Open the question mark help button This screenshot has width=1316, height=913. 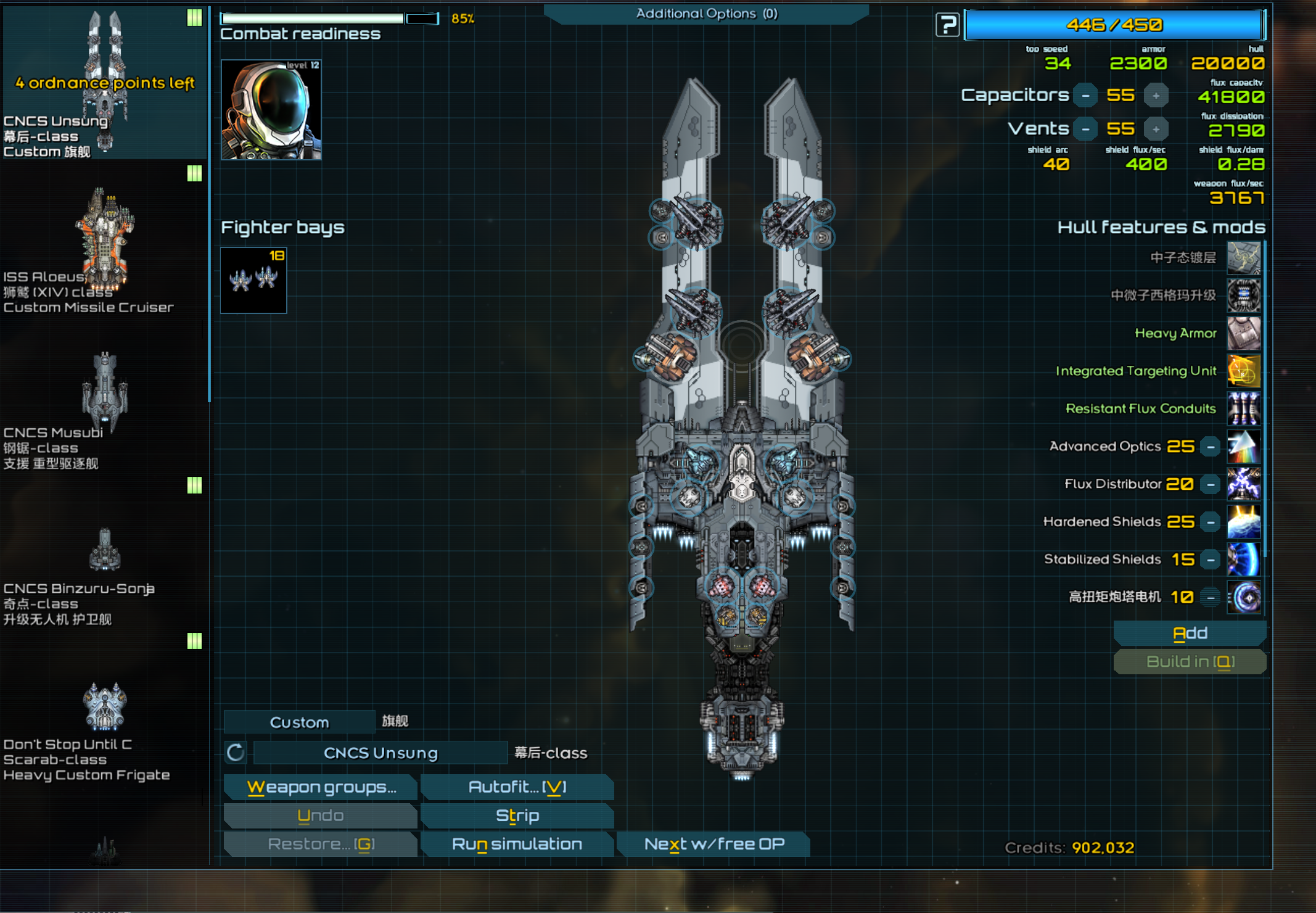947,25
